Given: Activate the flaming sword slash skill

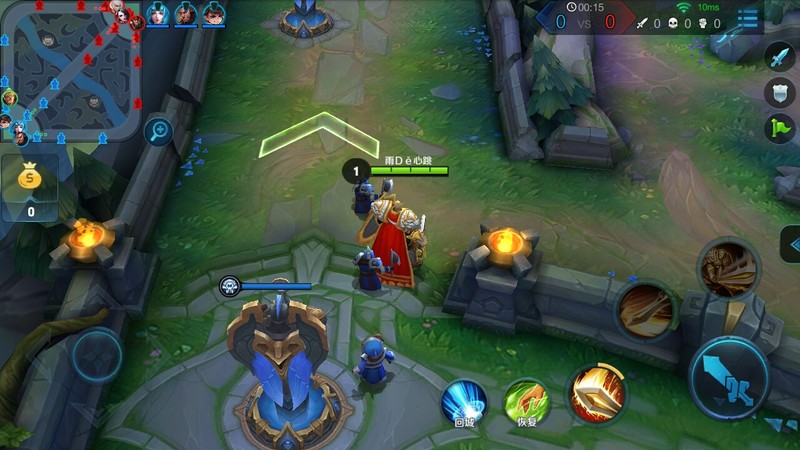Looking at the screenshot, I should coord(597,392).
